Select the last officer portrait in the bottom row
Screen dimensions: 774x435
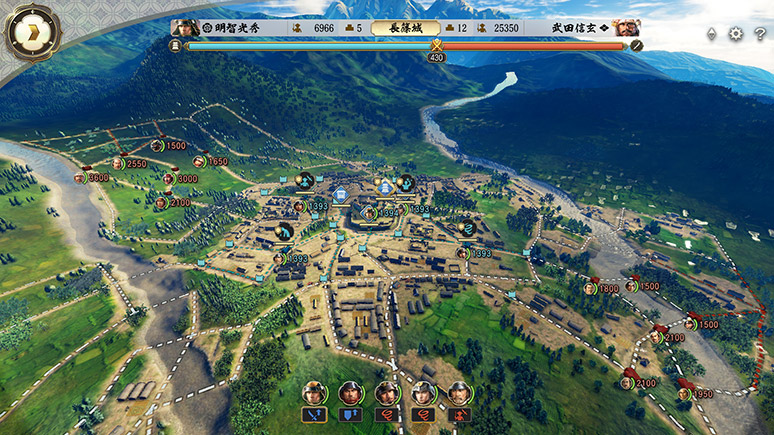click(x=460, y=393)
